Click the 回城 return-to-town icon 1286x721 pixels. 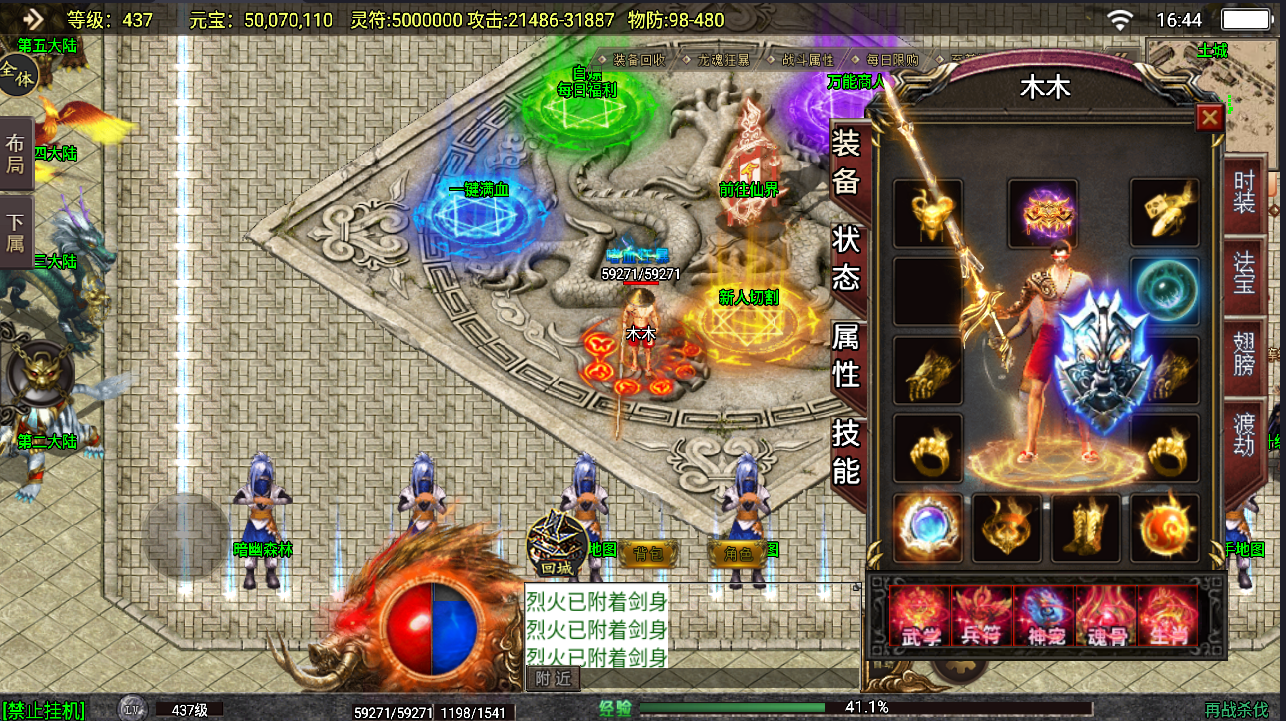[x=555, y=546]
